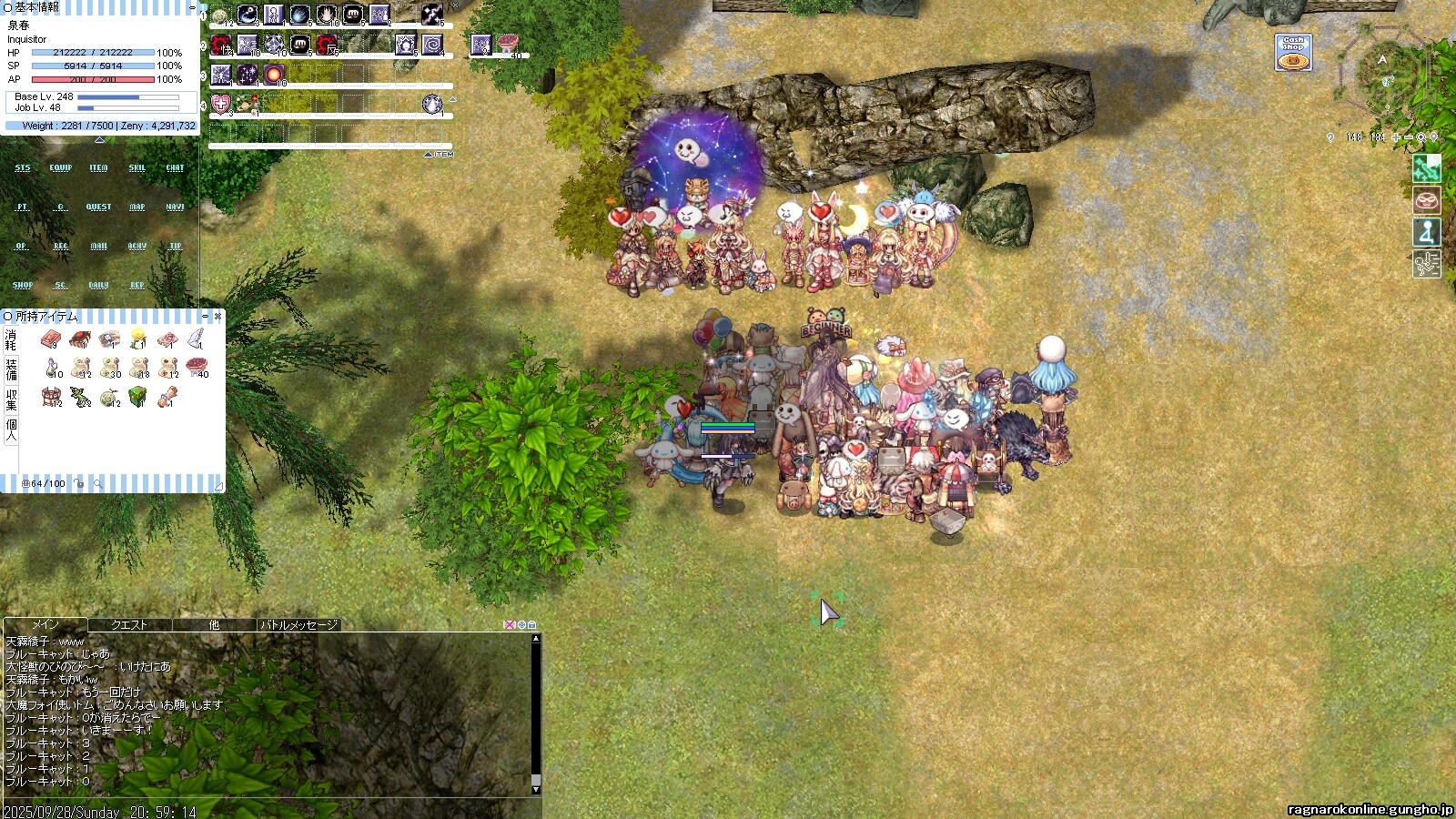Zoom in the minimap with plus button
The height and width of the screenshot is (819, 1456).
click(x=1396, y=137)
